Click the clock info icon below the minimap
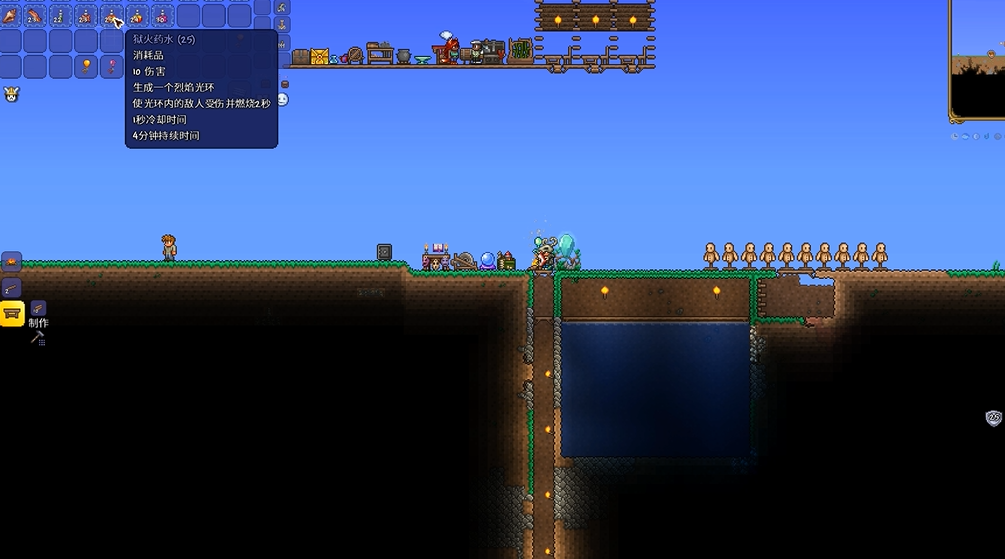Viewport: 1005px width, 559px height. pos(956,136)
